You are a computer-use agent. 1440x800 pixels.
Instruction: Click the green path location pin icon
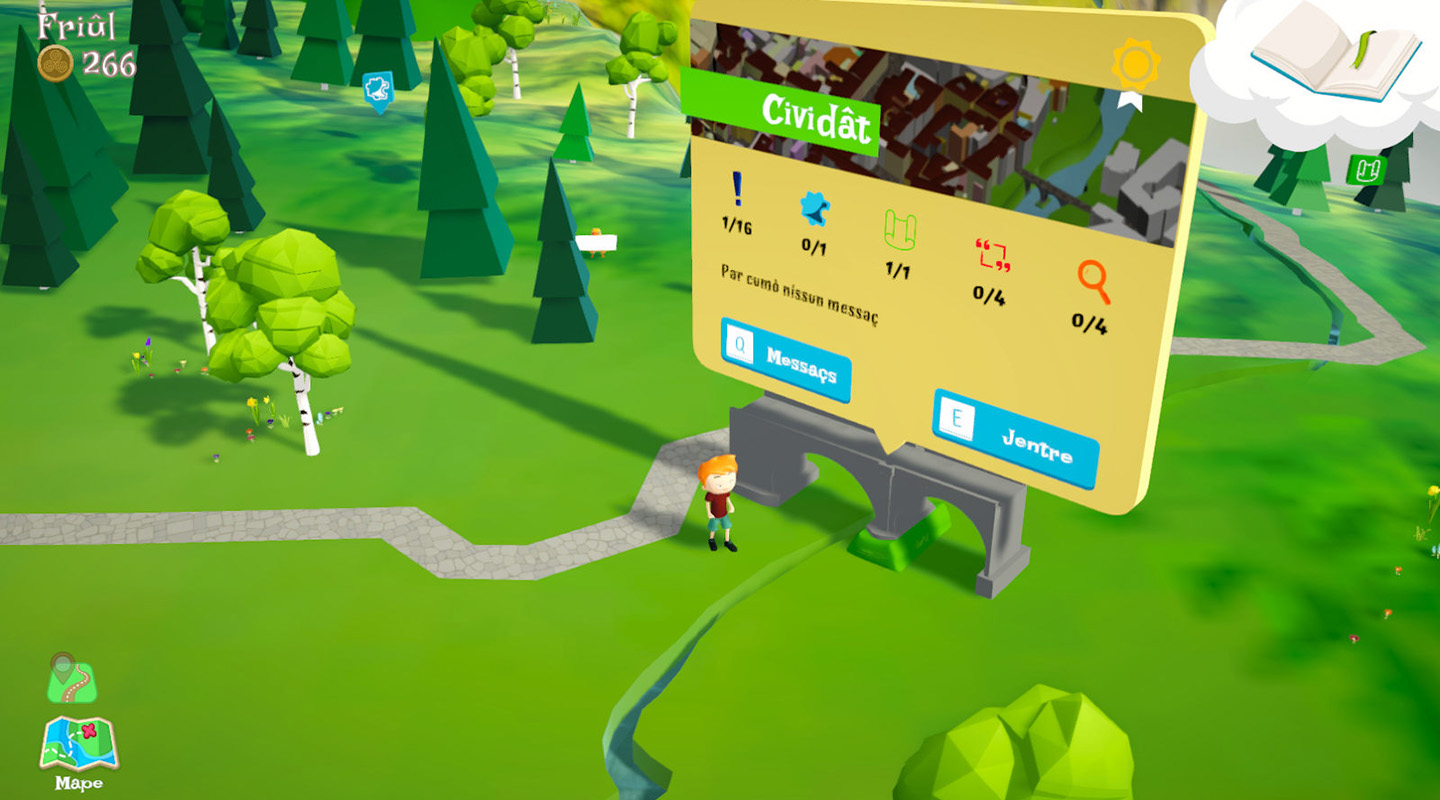pyautogui.click(x=71, y=679)
